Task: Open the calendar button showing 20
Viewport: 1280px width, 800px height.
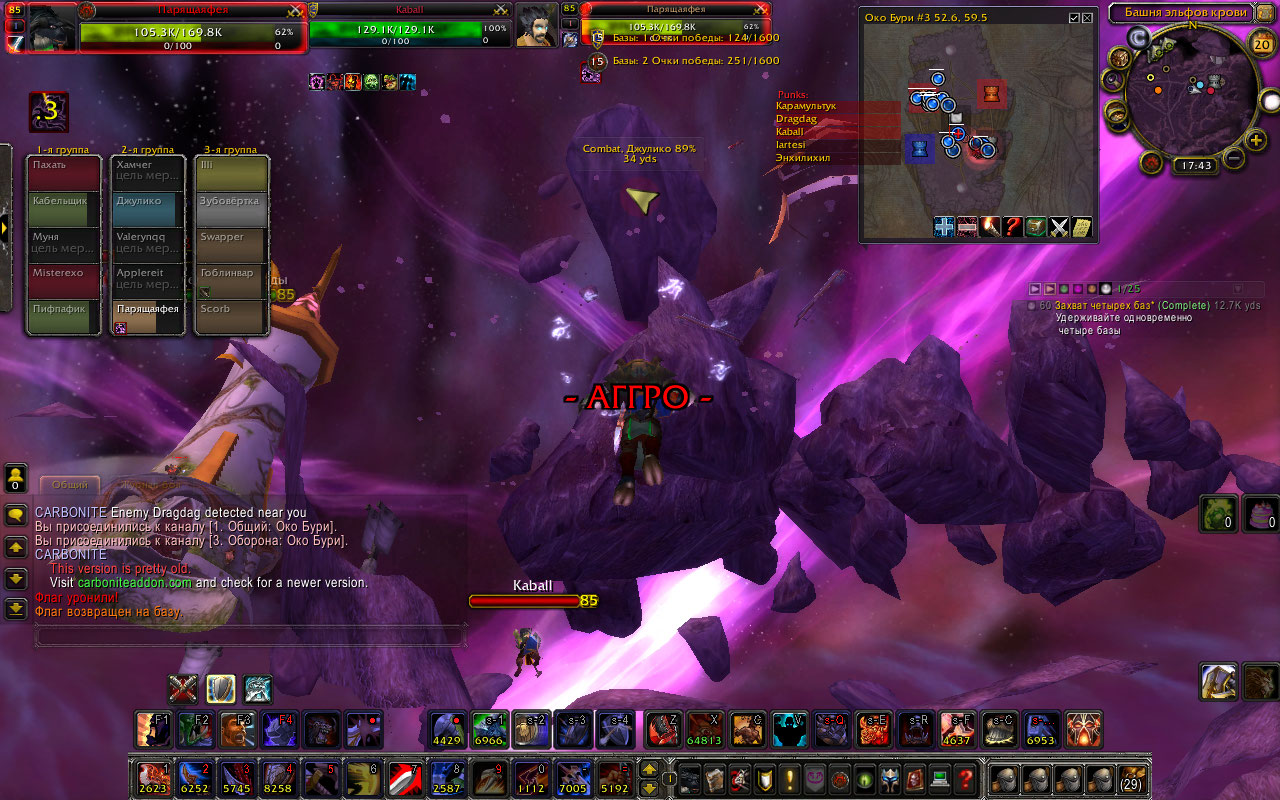Action: point(1261,44)
